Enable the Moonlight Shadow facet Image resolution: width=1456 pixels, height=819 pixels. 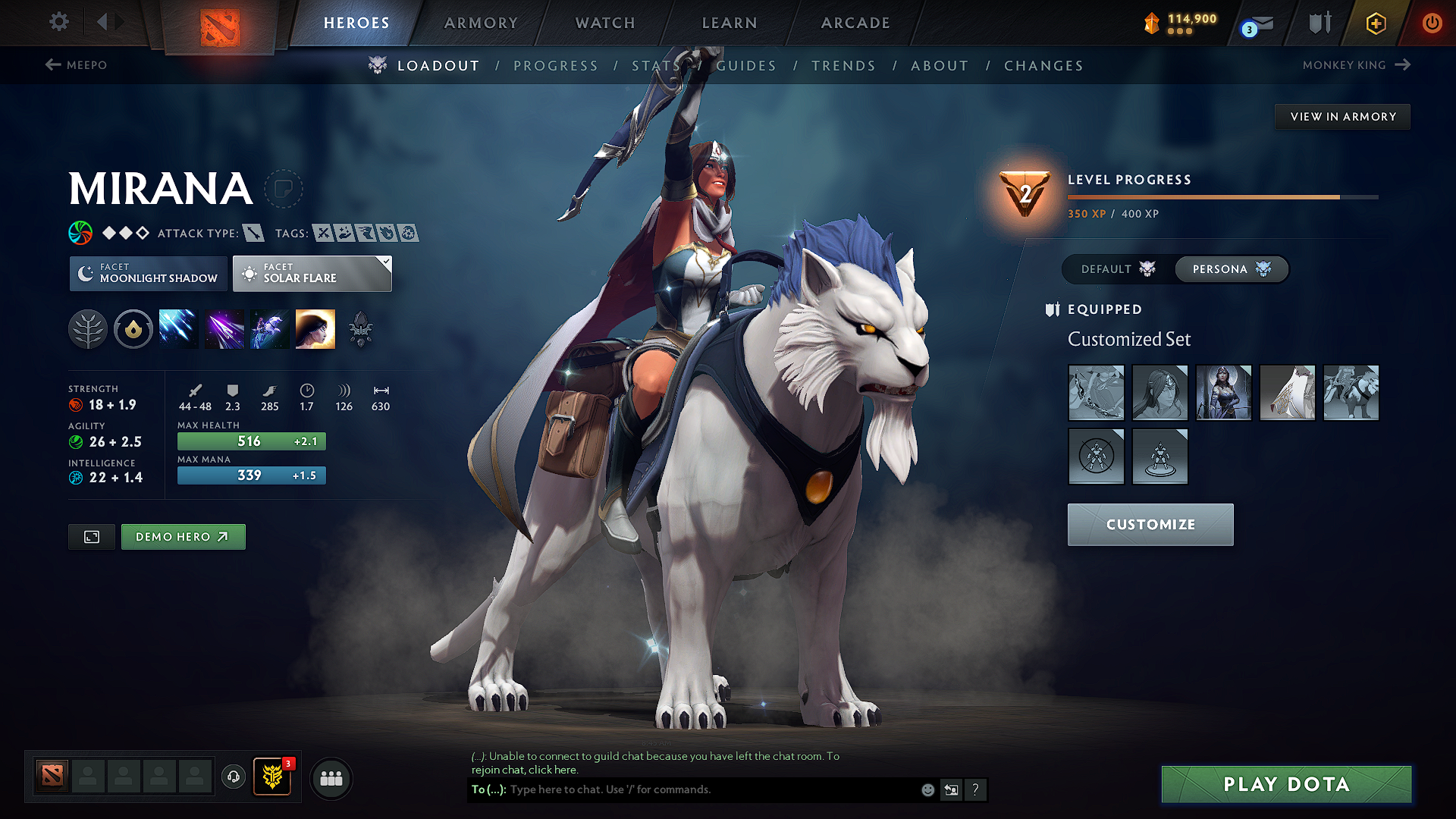148,273
